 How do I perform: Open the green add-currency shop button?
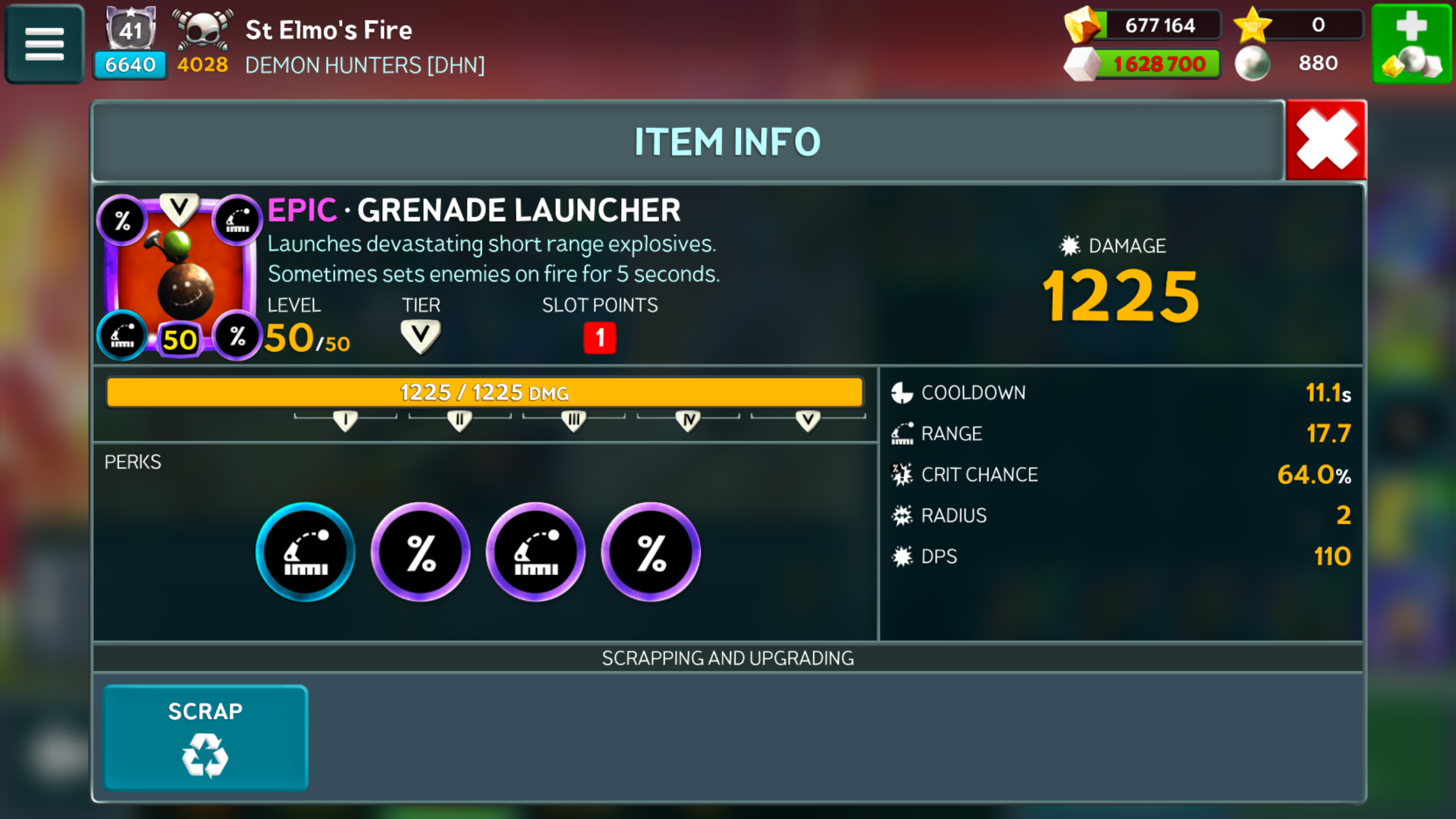(1412, 44)
